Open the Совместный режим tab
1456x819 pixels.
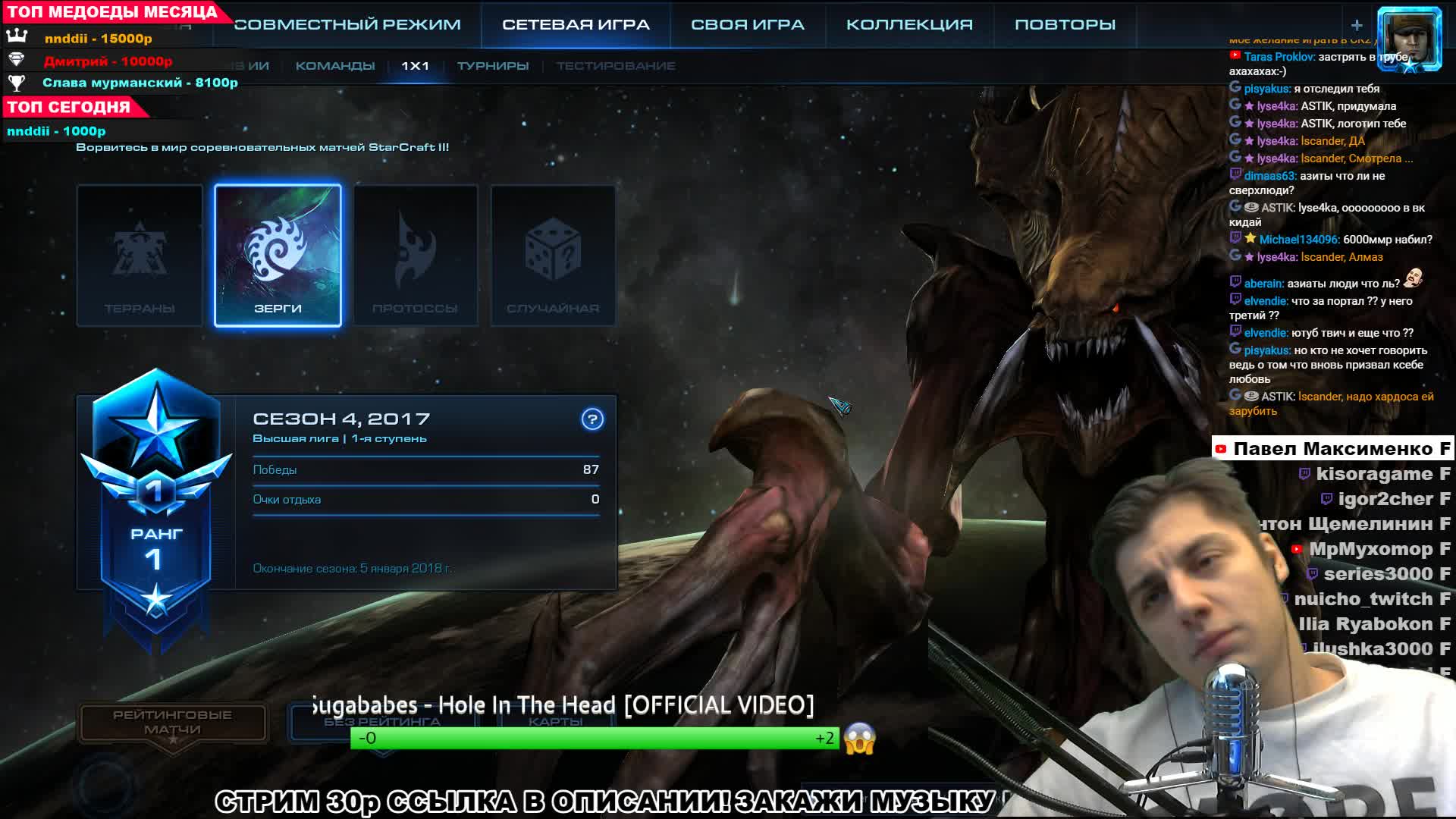tap(347, 24)
